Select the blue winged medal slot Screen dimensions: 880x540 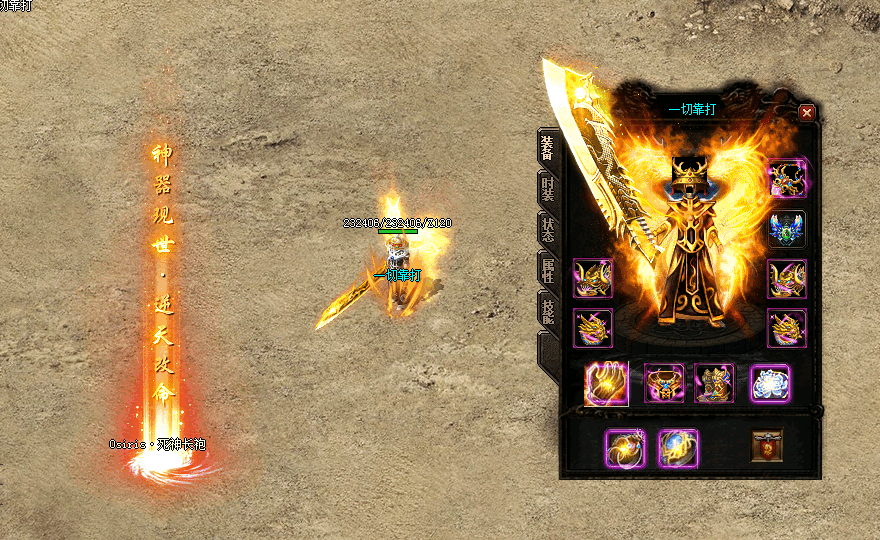[x=787, y=230]
